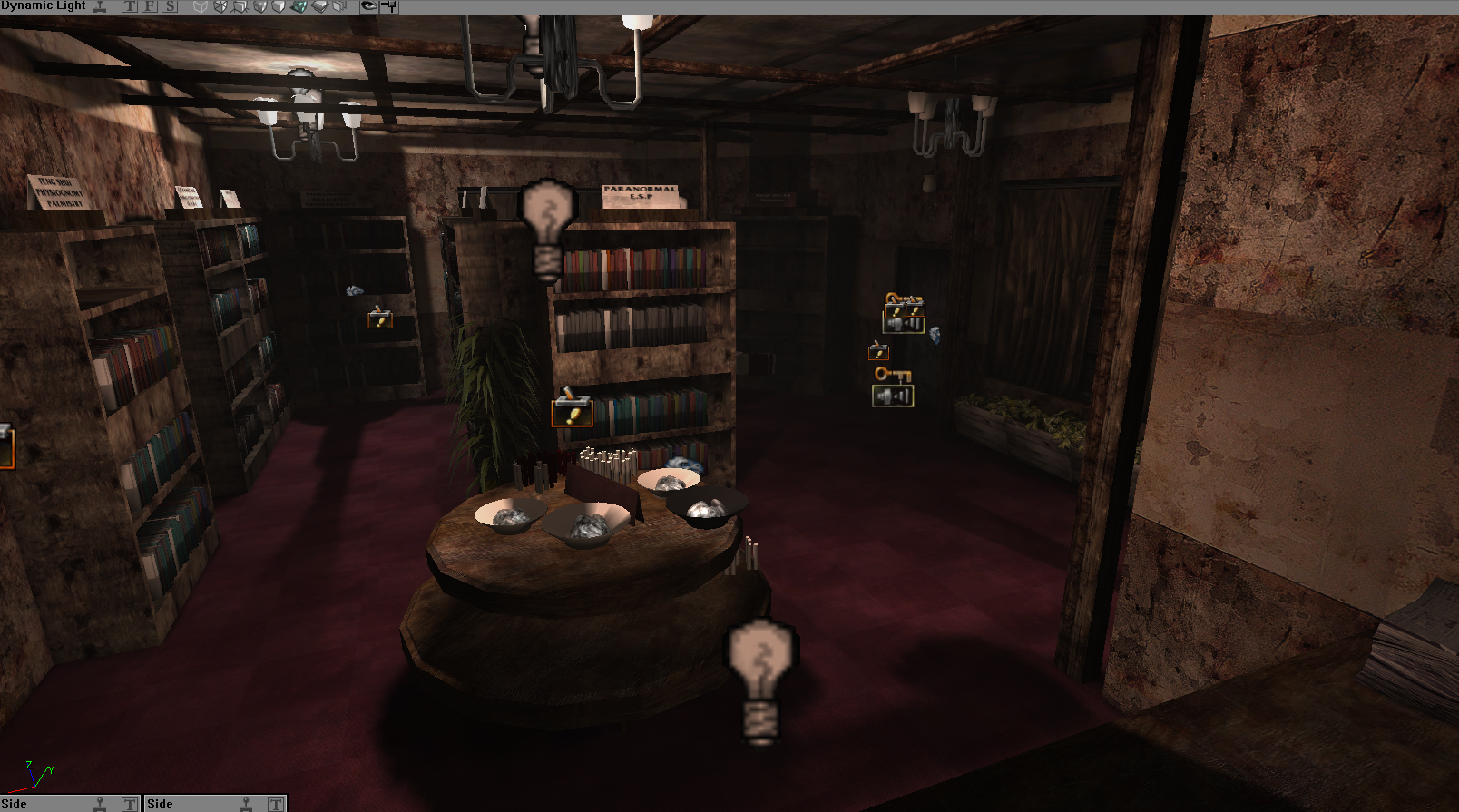Click the teal Dynamic Light cube icon

[x=299, y=6]
